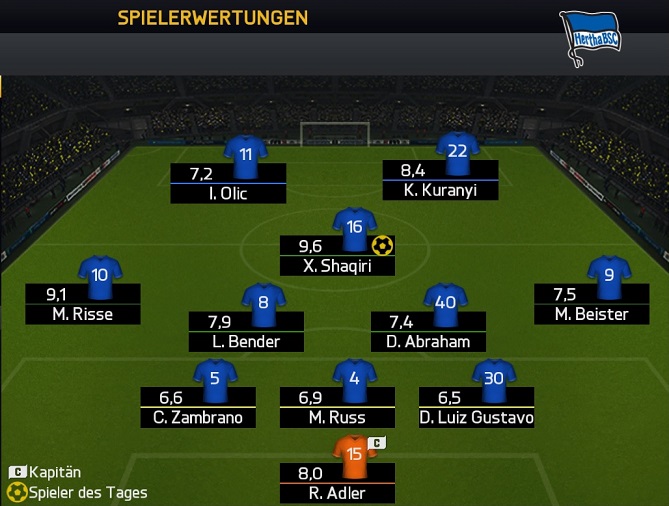This screenshot has height=506, width=669.
Task: Select goalkeeper R. Adler's card
Action: (x=337, y=482)
